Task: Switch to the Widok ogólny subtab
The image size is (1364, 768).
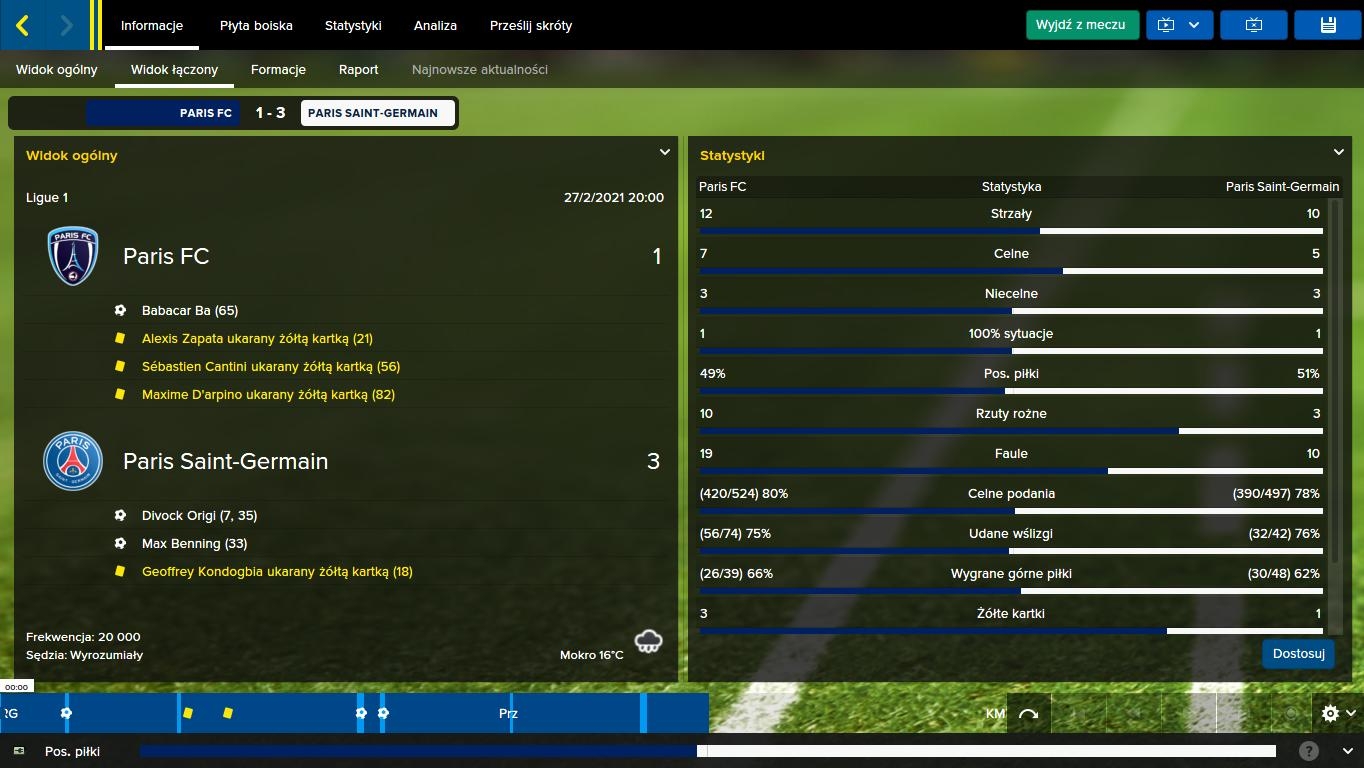Action: point(57,70)
